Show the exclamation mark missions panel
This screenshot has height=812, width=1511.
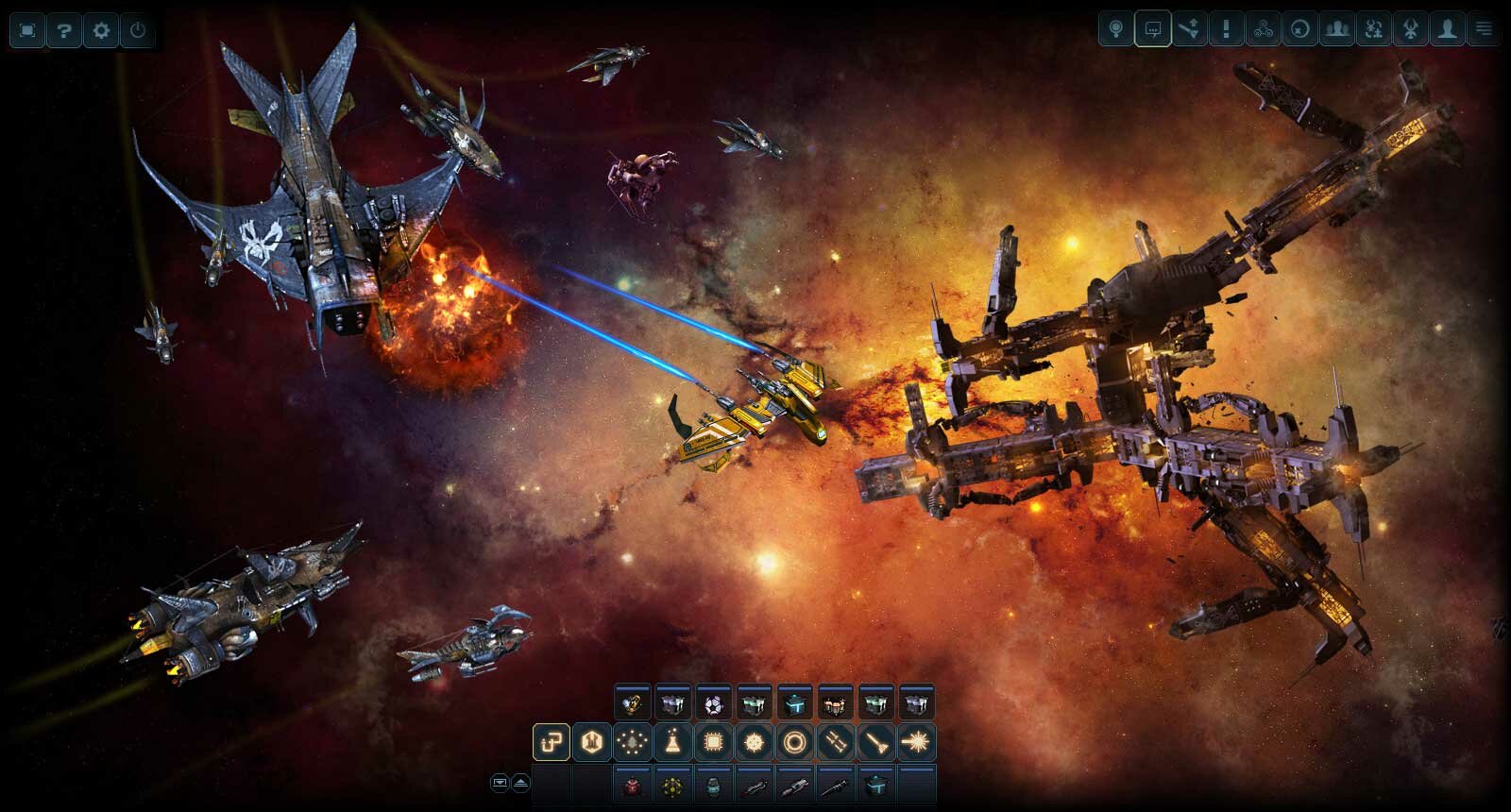(x=1227, y=29)
